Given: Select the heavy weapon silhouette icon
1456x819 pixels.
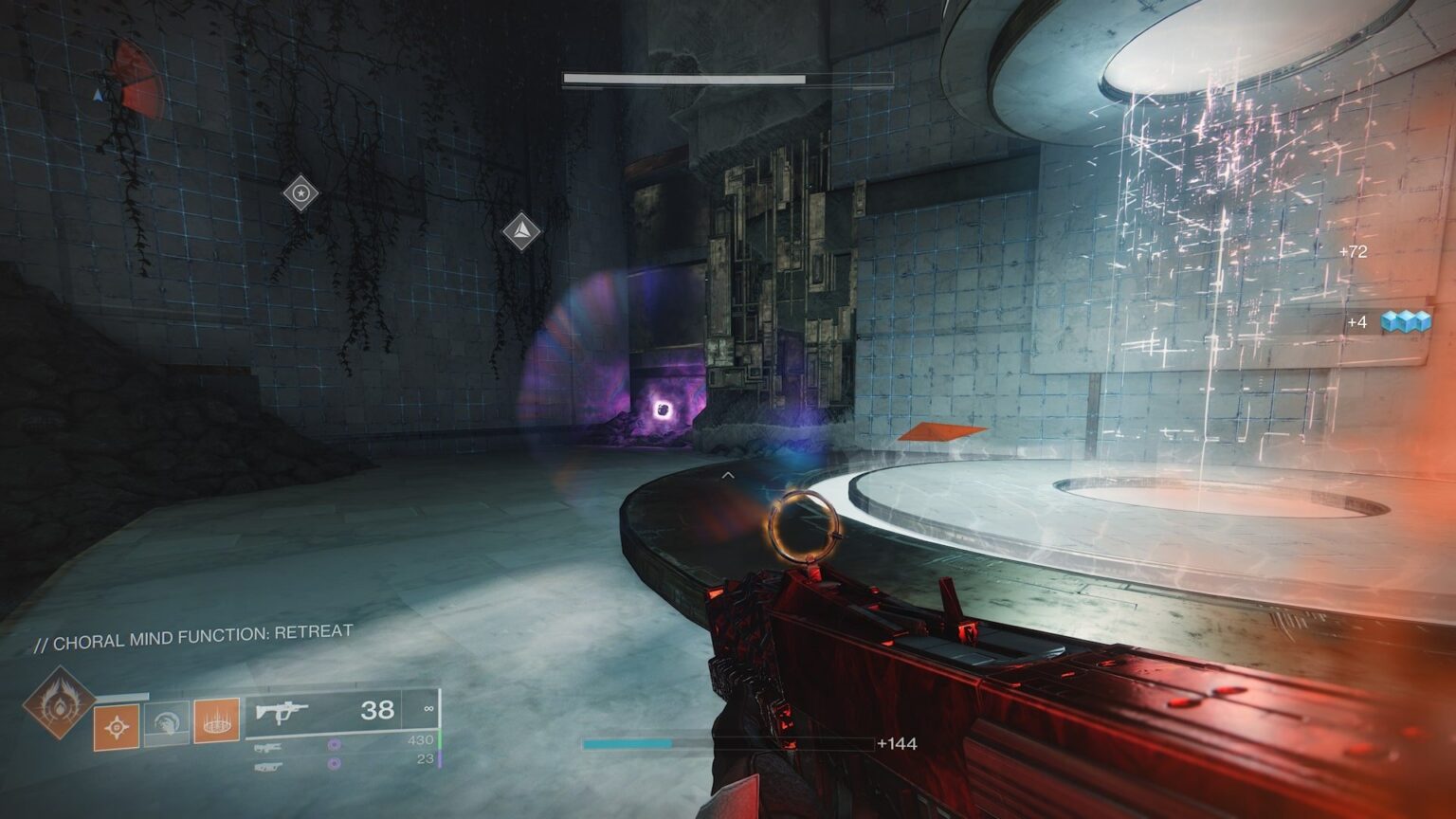Looking at the screenshot, I should [270, 765].
